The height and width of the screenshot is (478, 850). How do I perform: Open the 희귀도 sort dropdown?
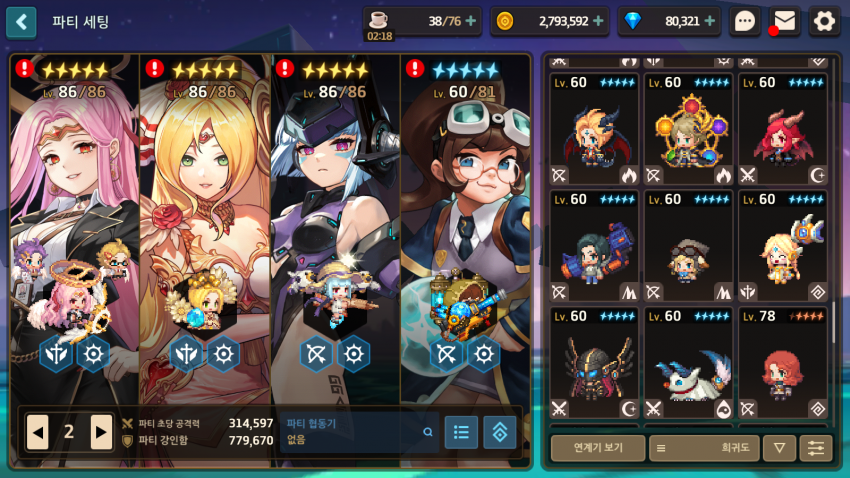pyautogui.click(x=704, y=448)
